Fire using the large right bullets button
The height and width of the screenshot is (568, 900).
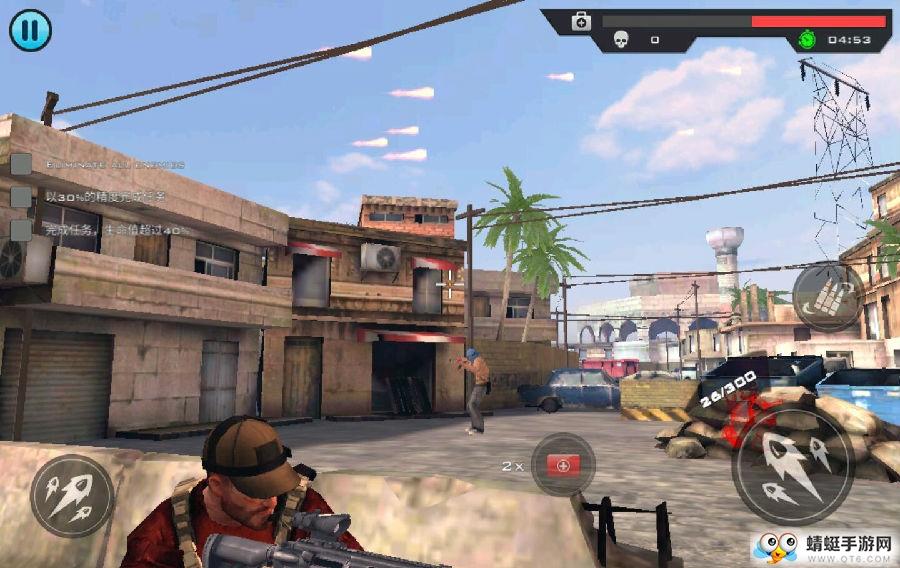click(792, 466)
